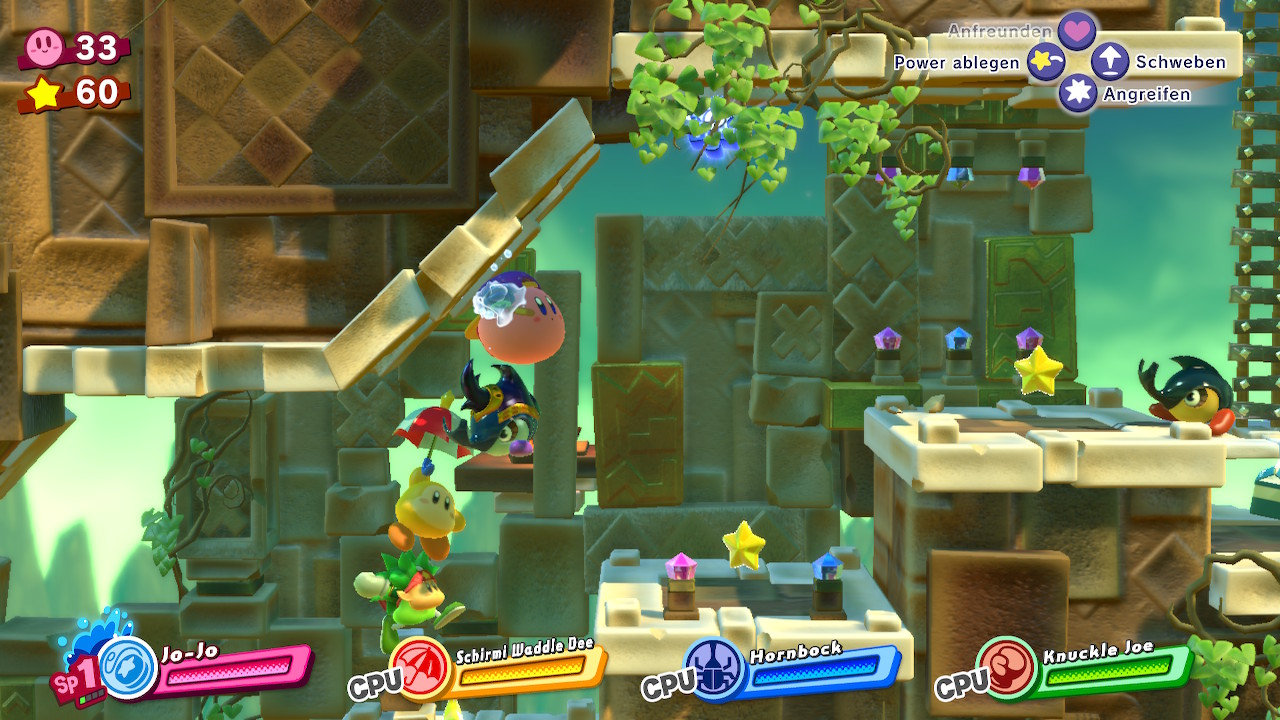Select the Jo-Jo yo-yo ability icon
The height and width of the screenshot is (720, 1280).
(x=128, y=668)
